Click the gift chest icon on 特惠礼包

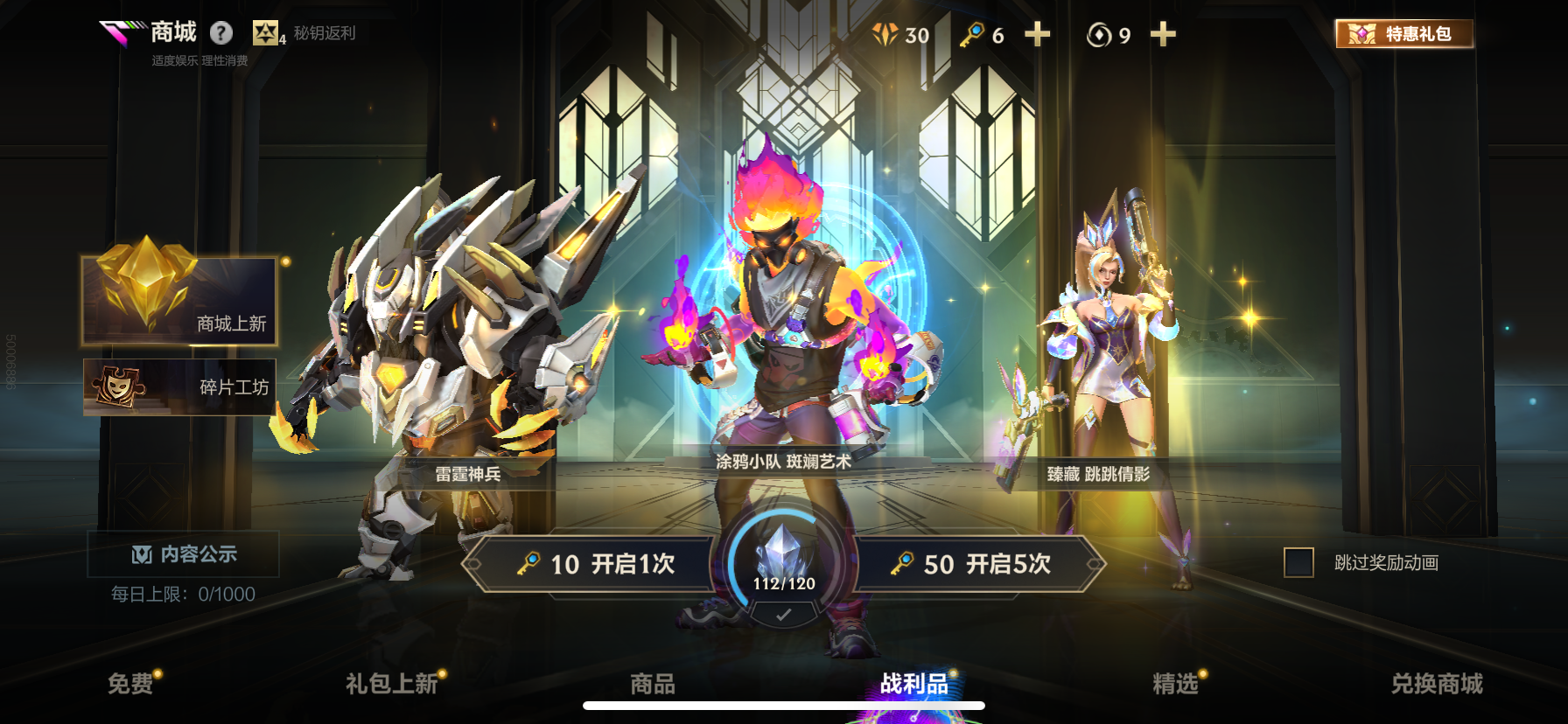[x=1362, y=33]
